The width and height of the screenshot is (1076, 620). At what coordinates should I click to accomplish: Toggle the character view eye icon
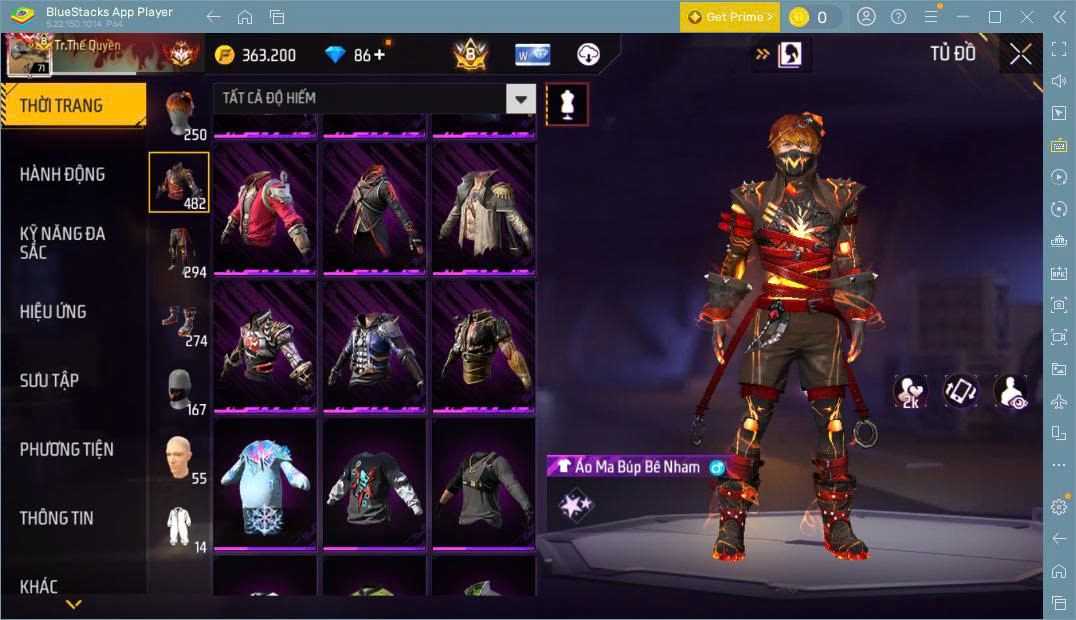pyautogui.click(x=1011, y=392)
